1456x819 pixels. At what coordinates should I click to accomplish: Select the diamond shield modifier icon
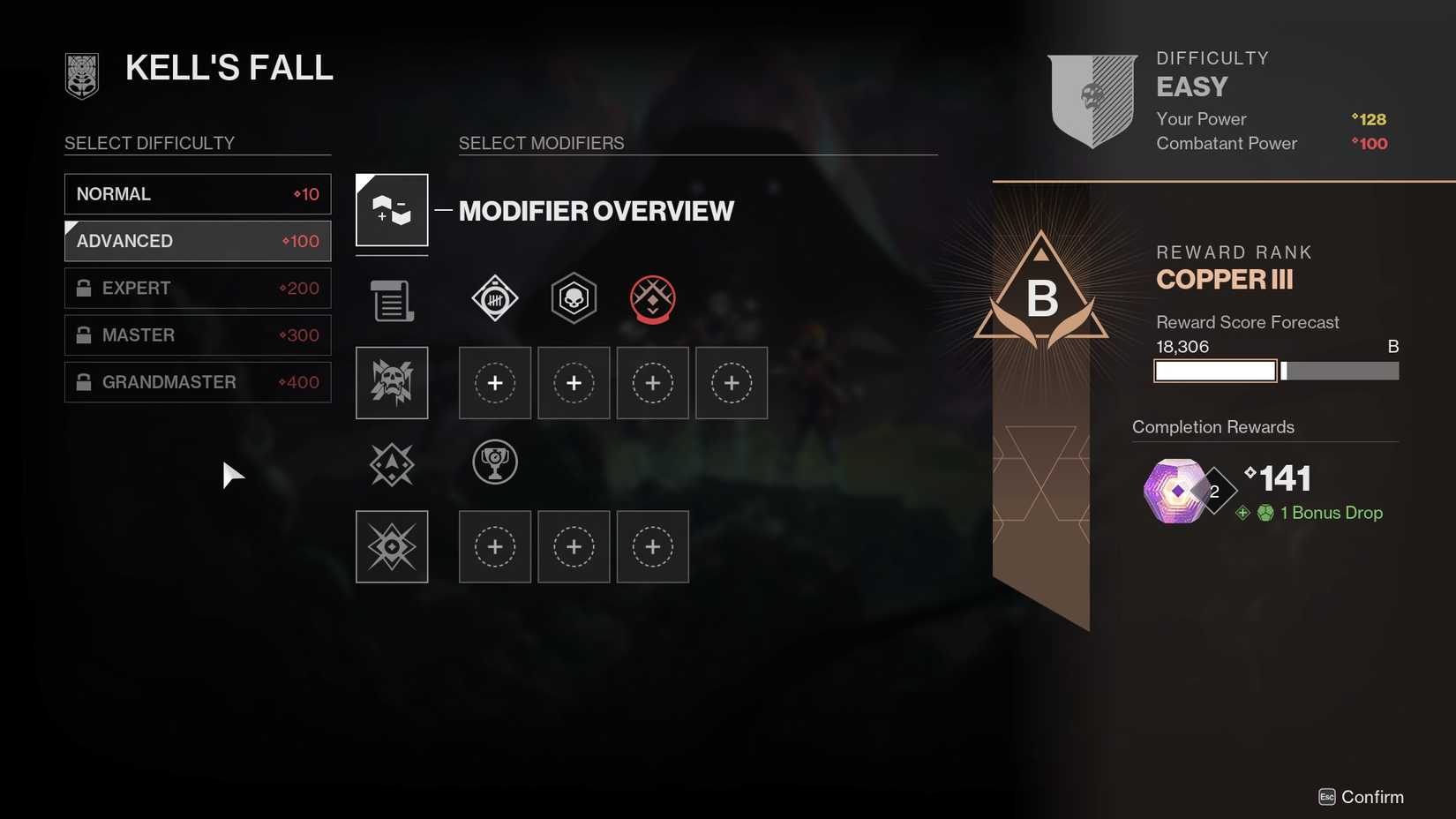click(494, 298)
